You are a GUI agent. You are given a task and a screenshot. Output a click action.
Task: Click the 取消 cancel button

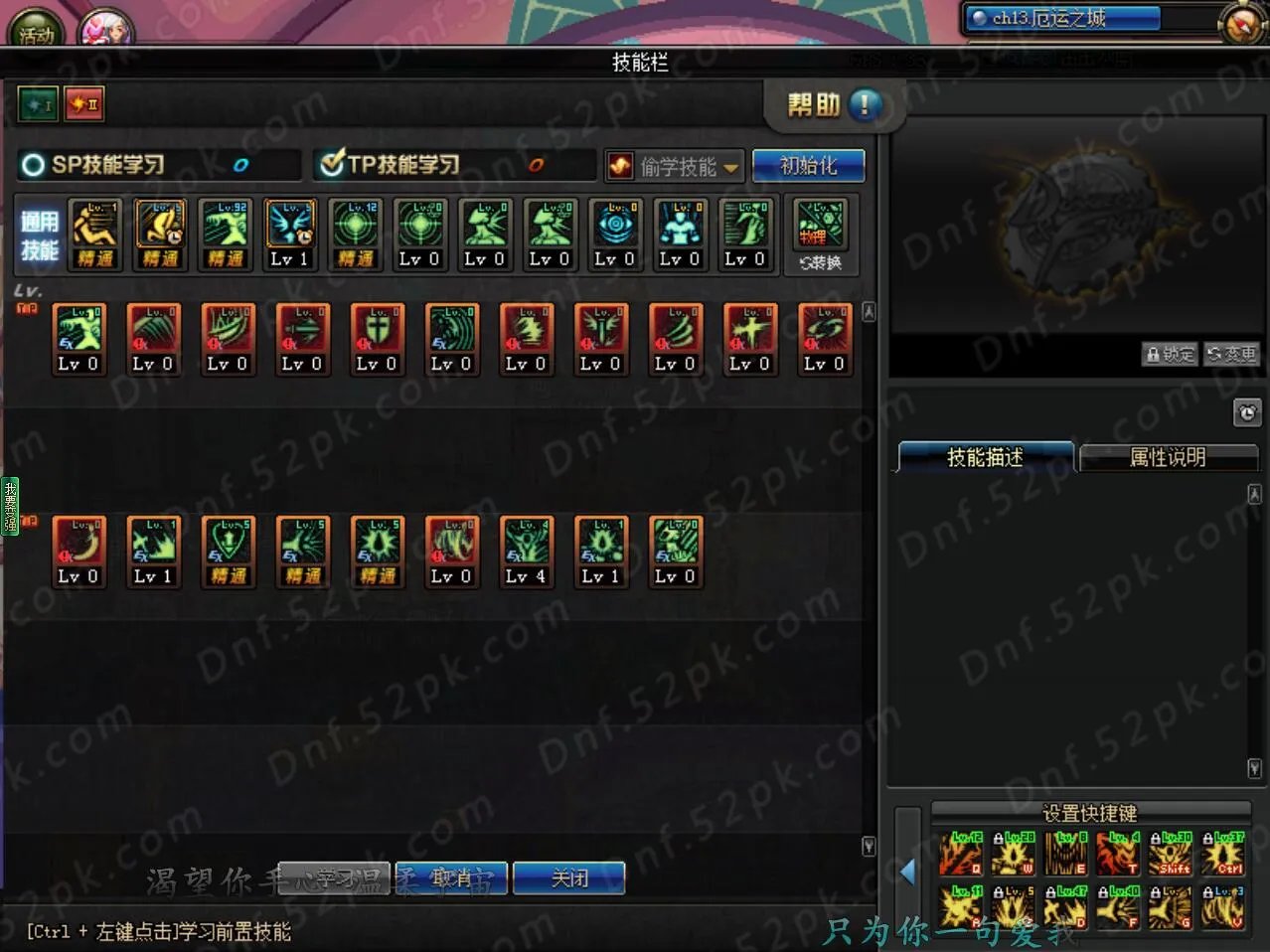[451, 878]
